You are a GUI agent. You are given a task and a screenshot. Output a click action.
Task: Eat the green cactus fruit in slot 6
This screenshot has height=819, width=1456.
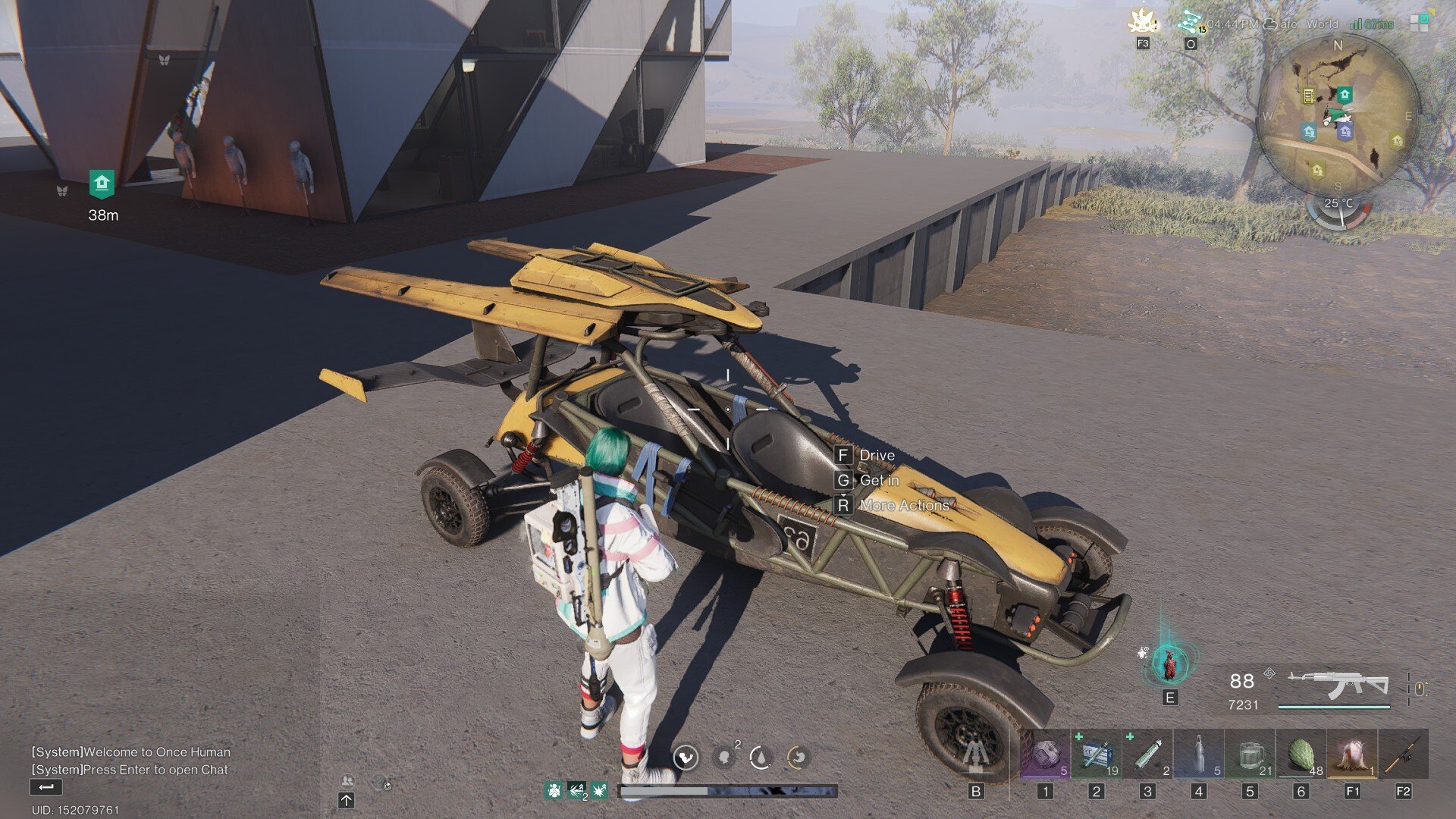[1301, 755]
